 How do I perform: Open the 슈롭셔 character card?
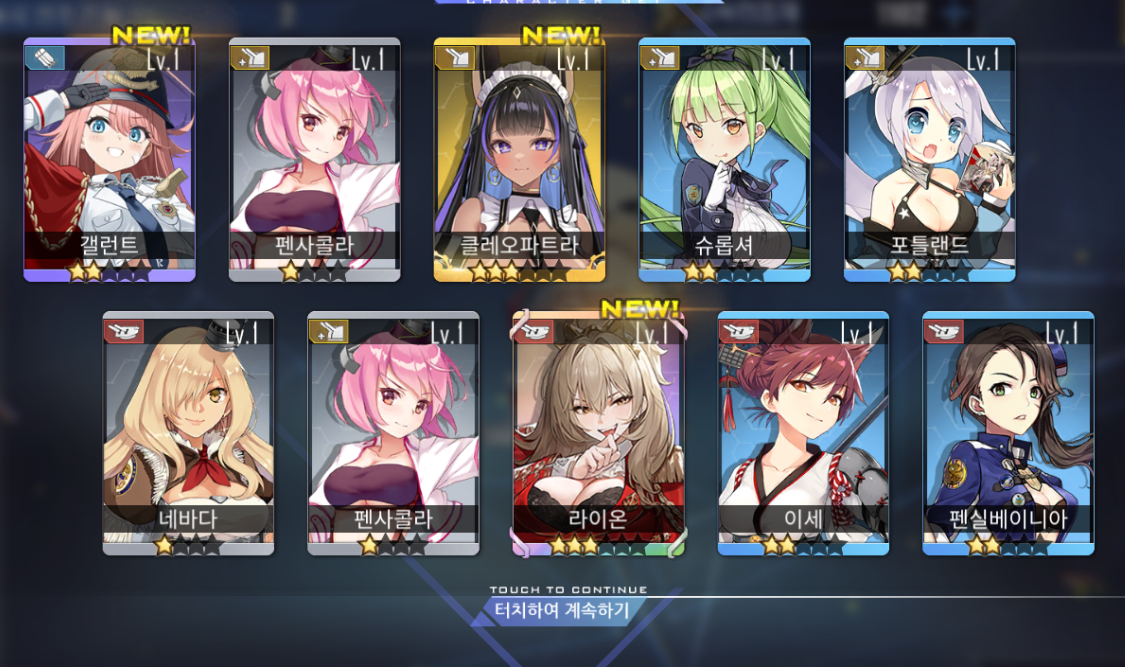pos(724,160)
